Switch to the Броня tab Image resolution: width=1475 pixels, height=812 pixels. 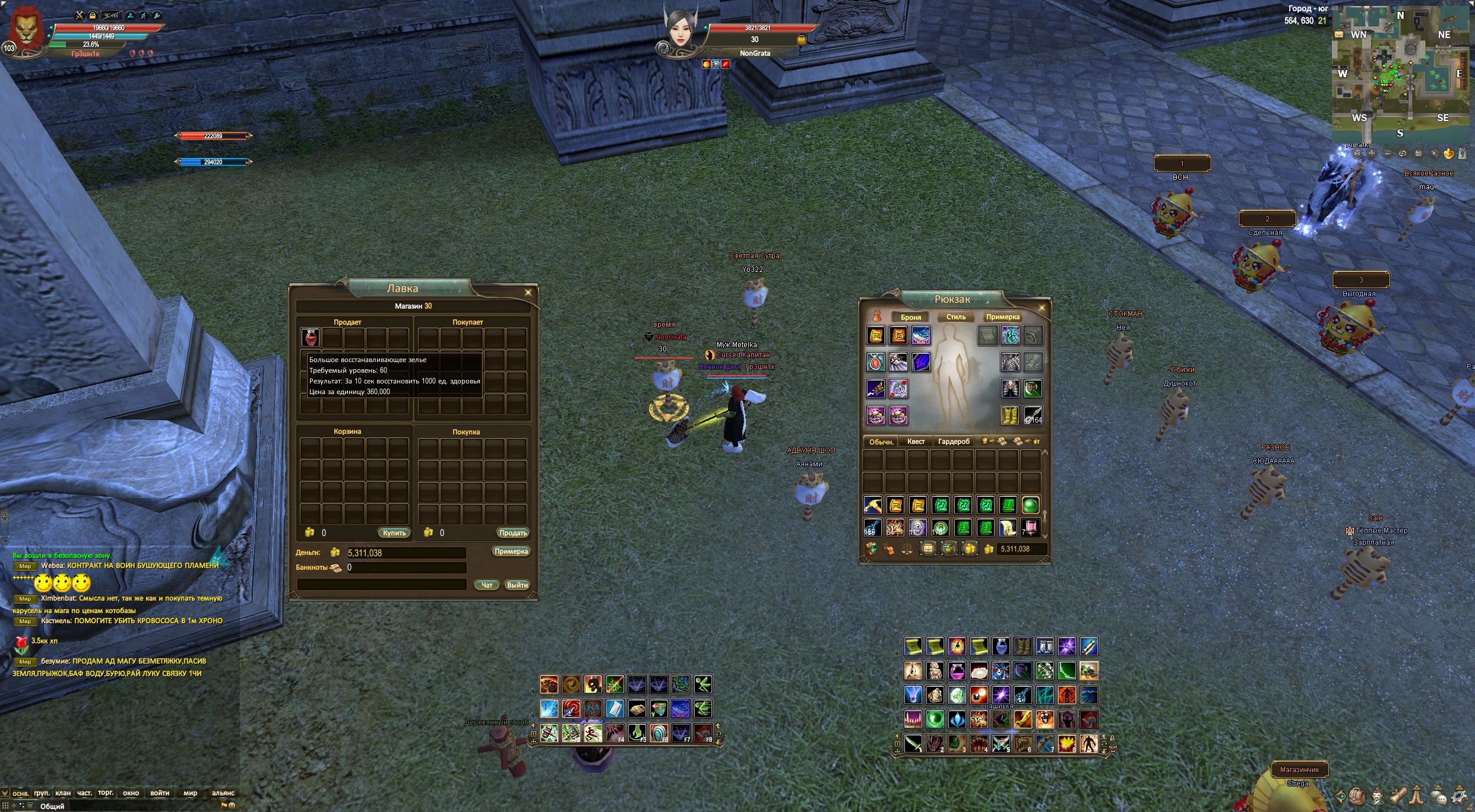click(x=910, y=317)
